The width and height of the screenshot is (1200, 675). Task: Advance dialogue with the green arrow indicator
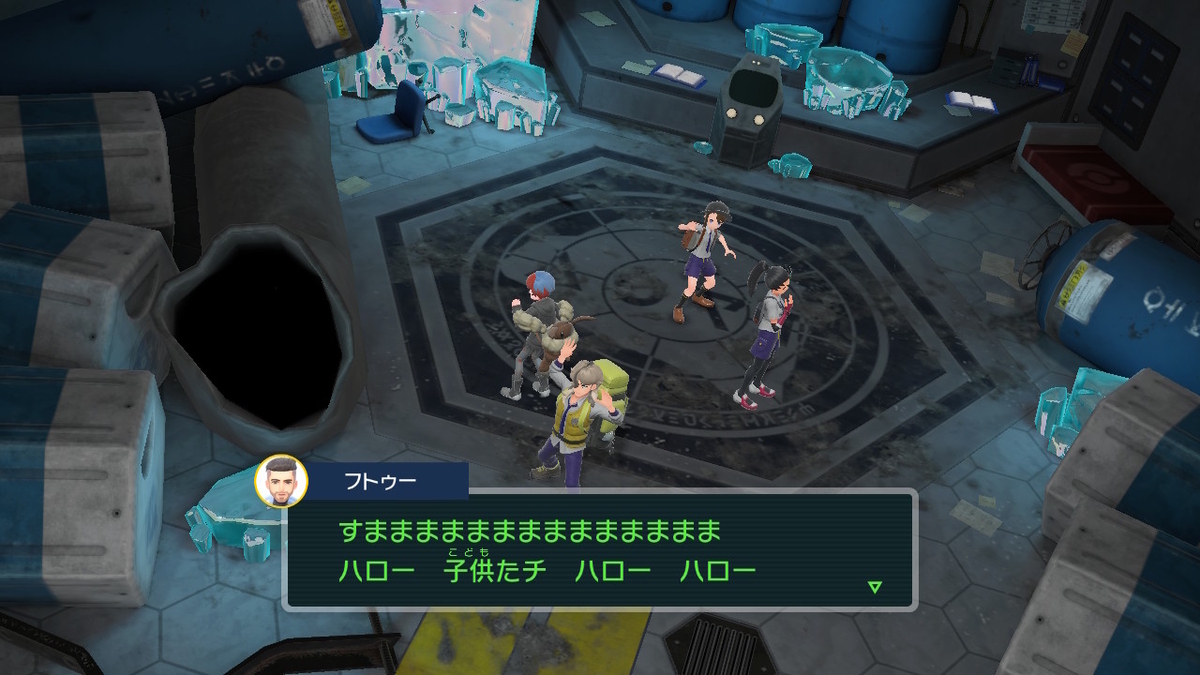(875, 586)
